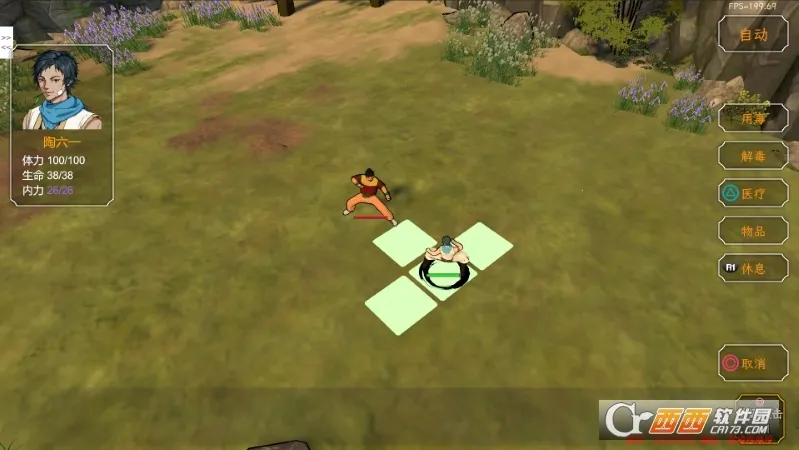
Task: Choose the 用毒 poison action
Action: pyautogui.click(x=753, y=118)
